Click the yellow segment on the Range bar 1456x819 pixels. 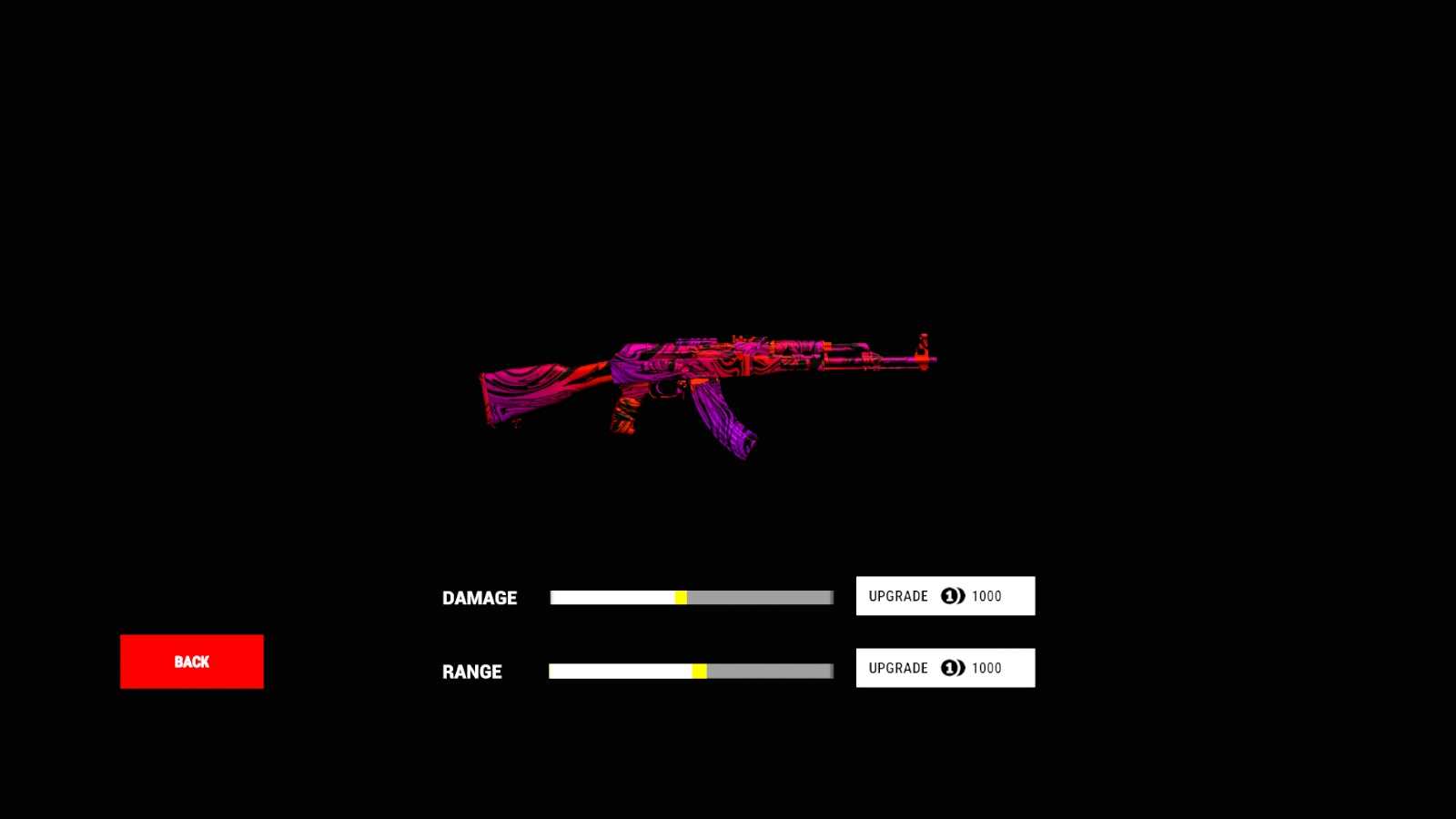point(699,670)
